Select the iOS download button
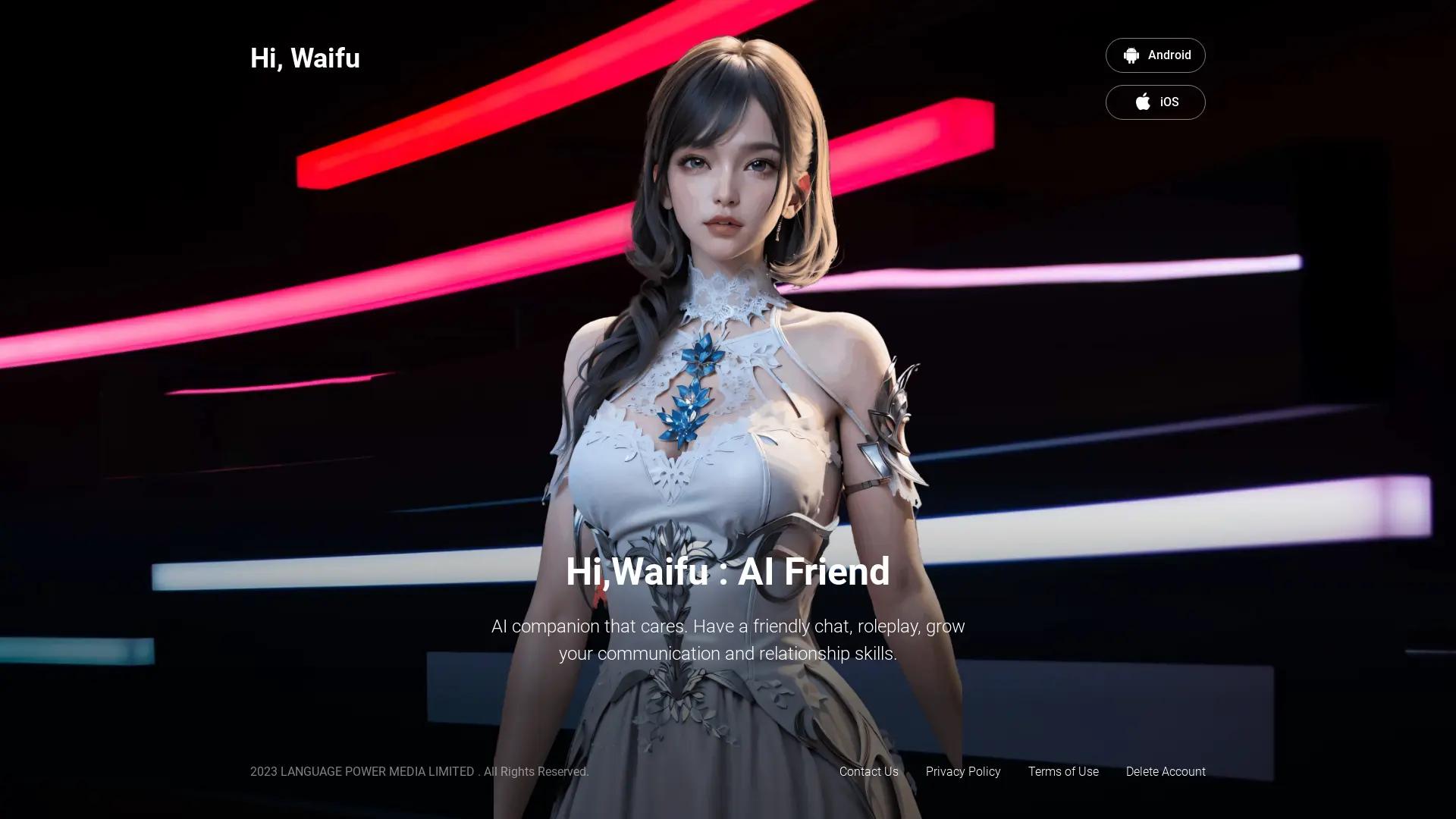The image size is (1456, 819). (x=1156, y=102)
